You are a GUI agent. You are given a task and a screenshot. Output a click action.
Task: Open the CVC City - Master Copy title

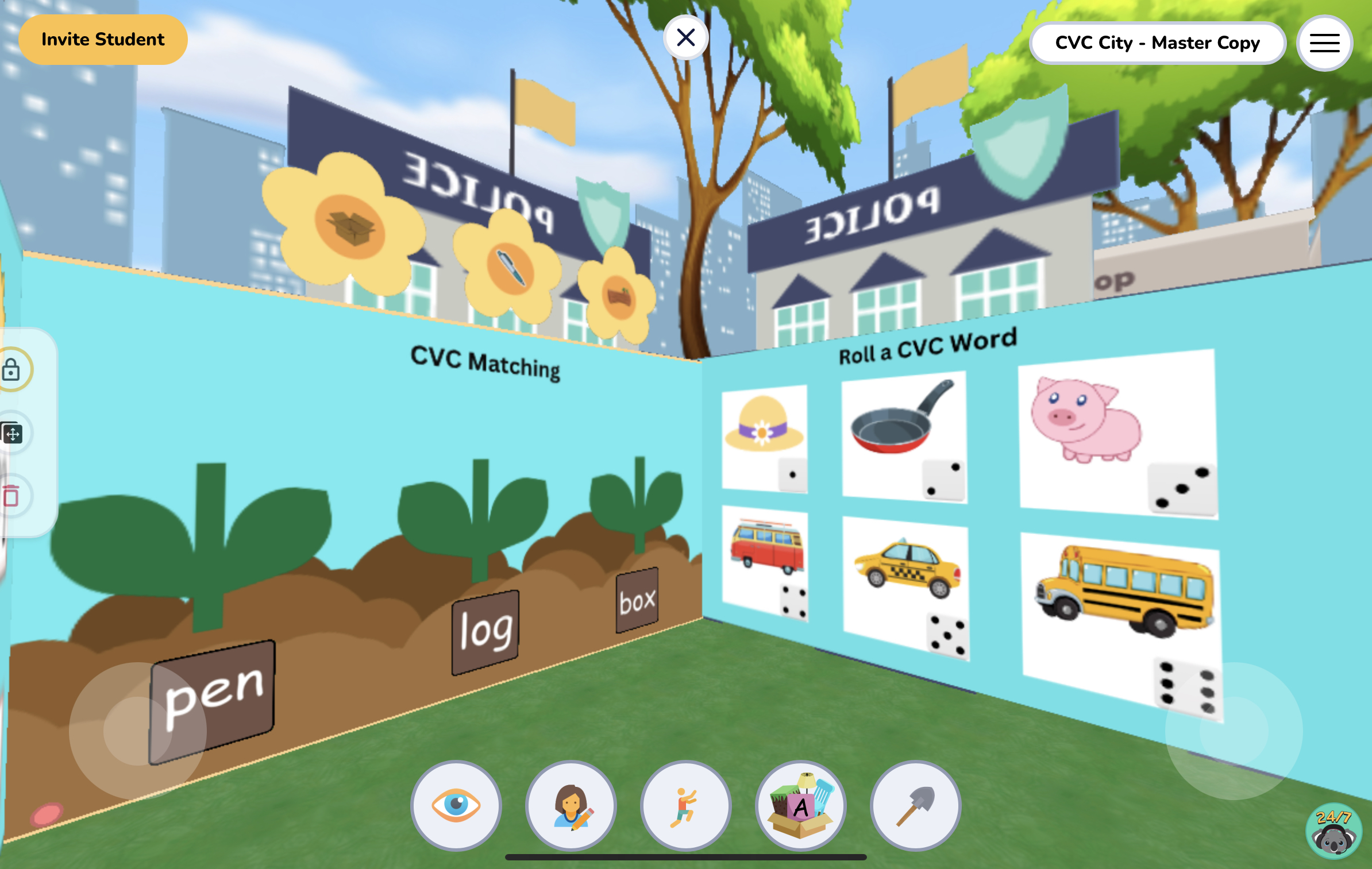point(1158,43)
